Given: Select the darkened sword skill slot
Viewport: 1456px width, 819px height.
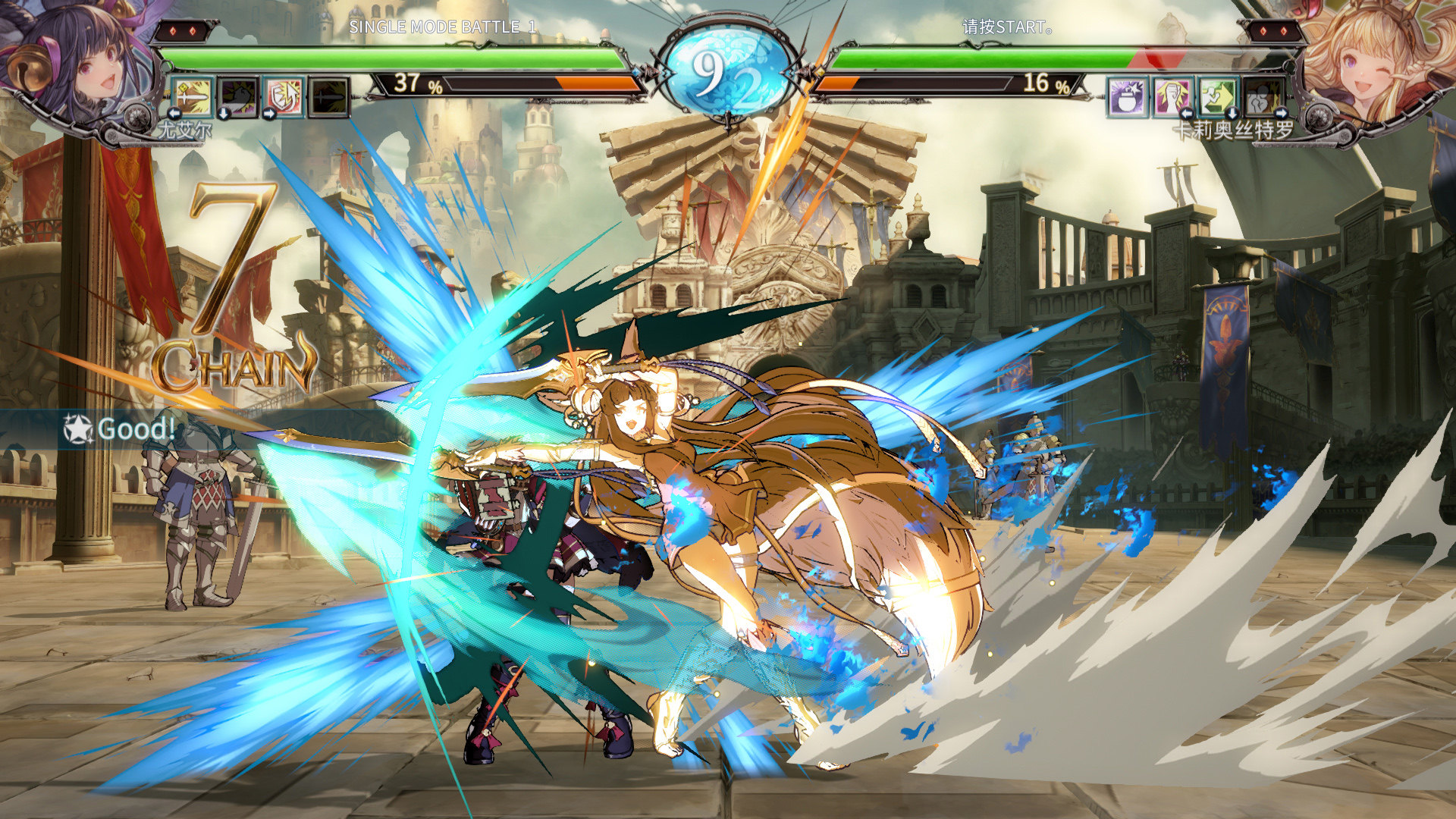Looking at the screenshot, I should coord(329,96).
